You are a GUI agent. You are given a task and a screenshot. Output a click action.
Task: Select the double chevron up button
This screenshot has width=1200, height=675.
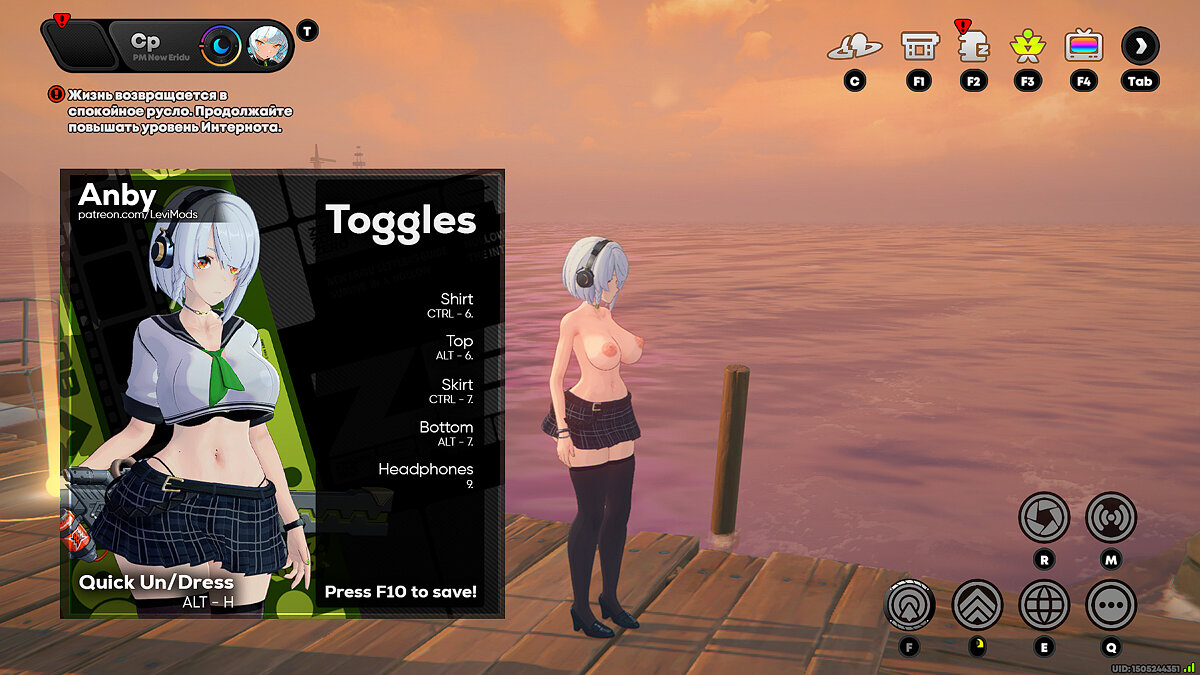pyautogui.click(x=977, y=604)
